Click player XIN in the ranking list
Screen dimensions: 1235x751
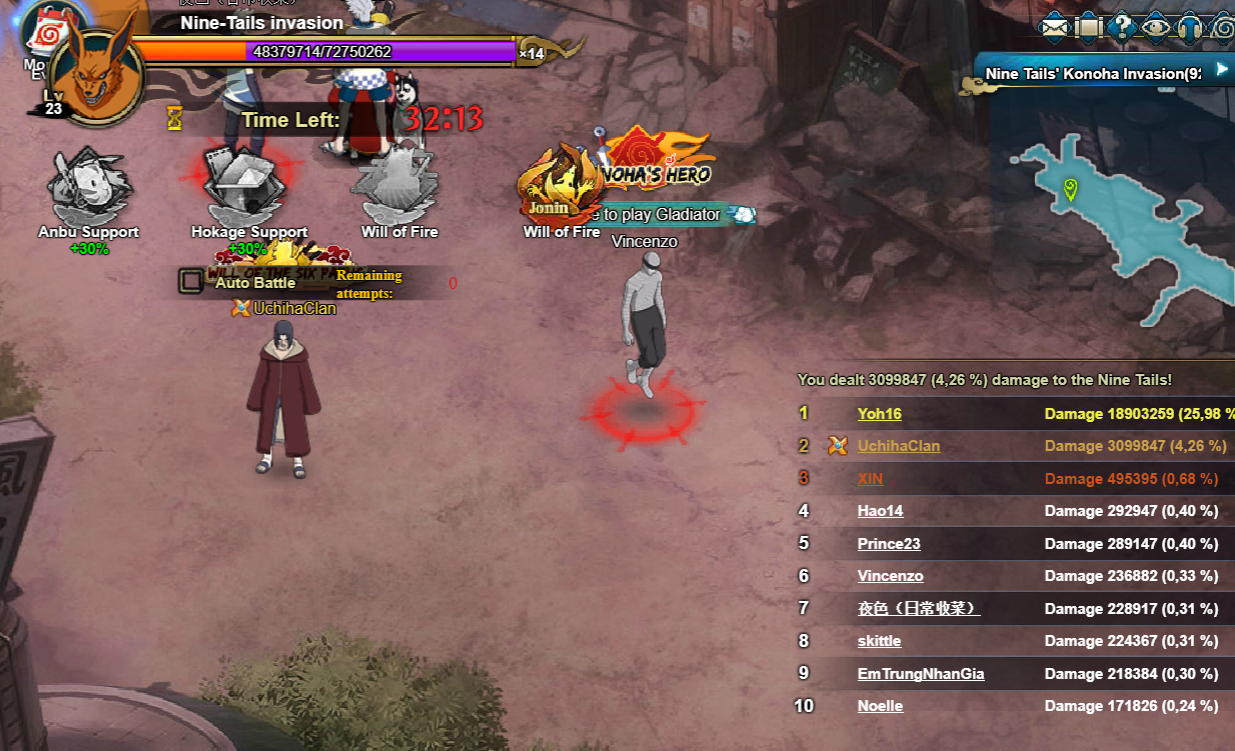[x=870, y=479]
